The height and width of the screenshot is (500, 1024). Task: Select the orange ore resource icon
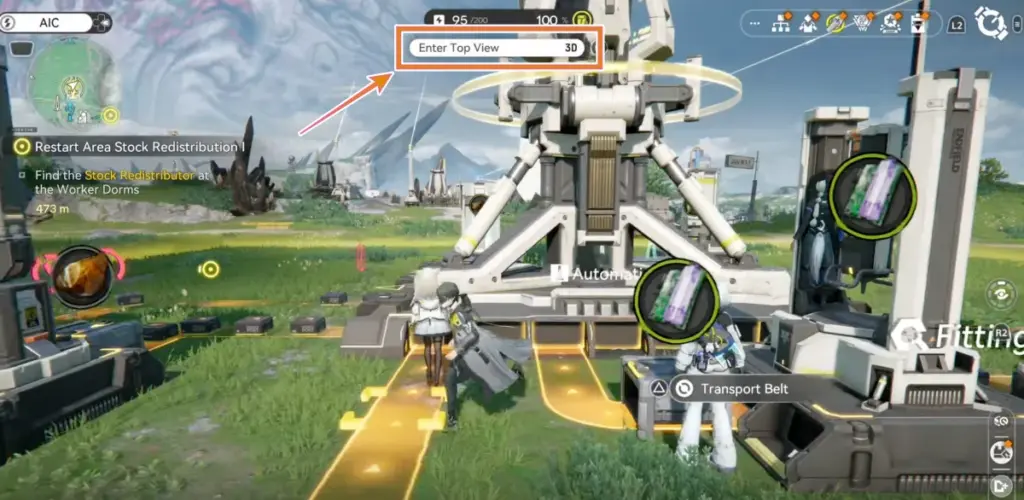81,276
